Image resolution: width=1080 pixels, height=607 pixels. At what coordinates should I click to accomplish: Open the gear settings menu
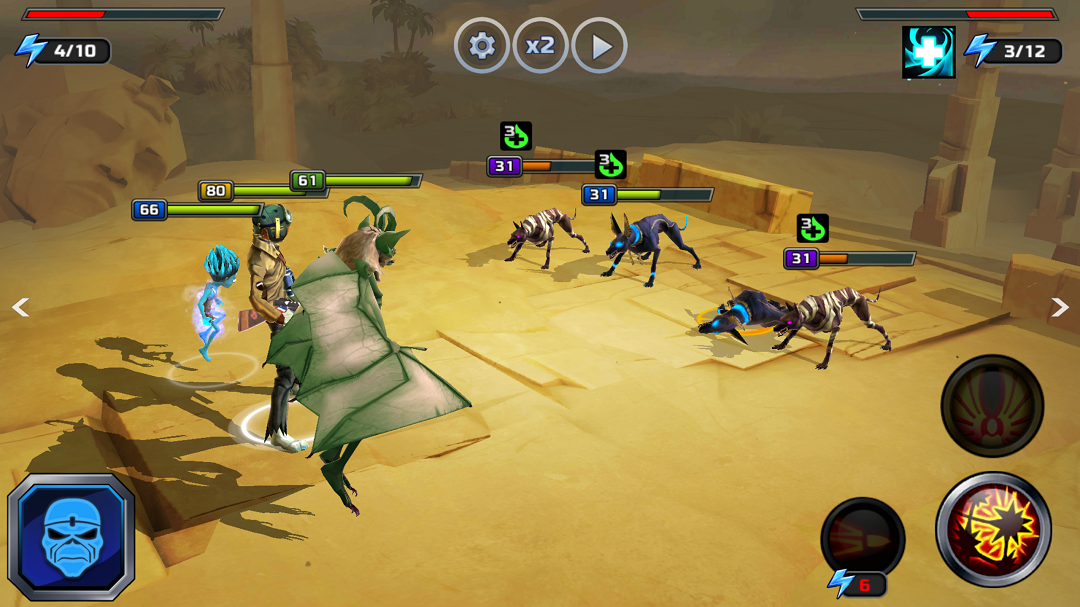[482, 46]
